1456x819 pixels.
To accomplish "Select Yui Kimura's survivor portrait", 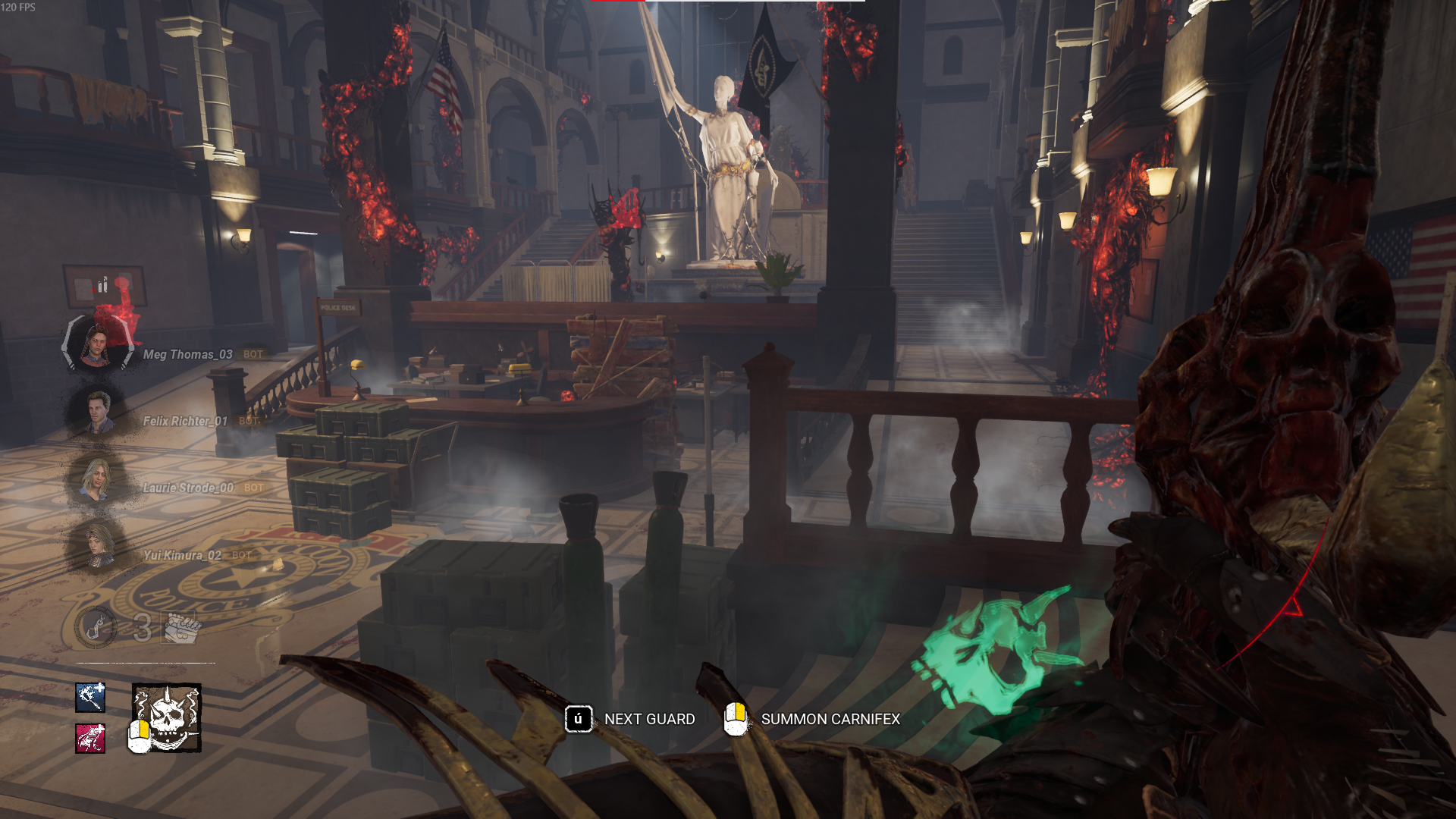I will tap(96, 546).
